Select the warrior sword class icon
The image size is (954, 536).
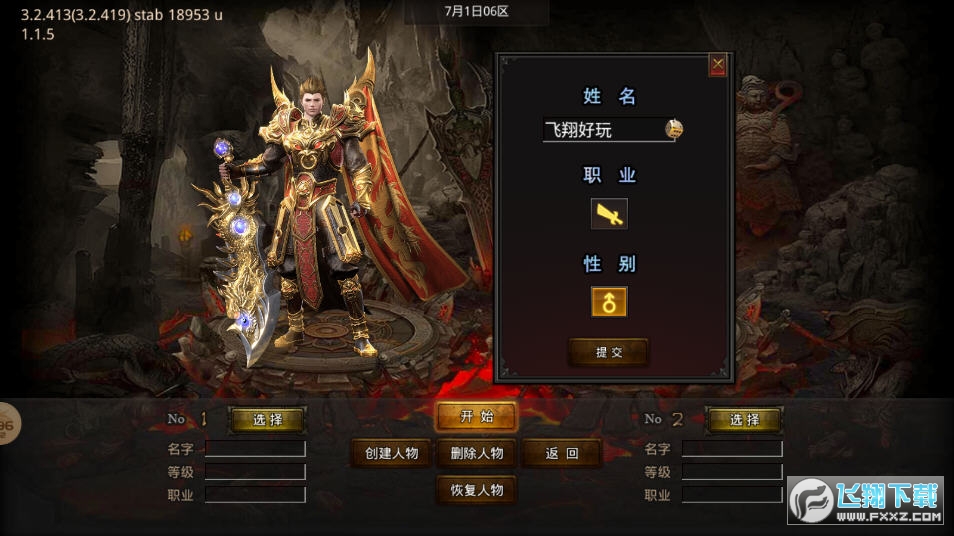click(x=609, y=213)
